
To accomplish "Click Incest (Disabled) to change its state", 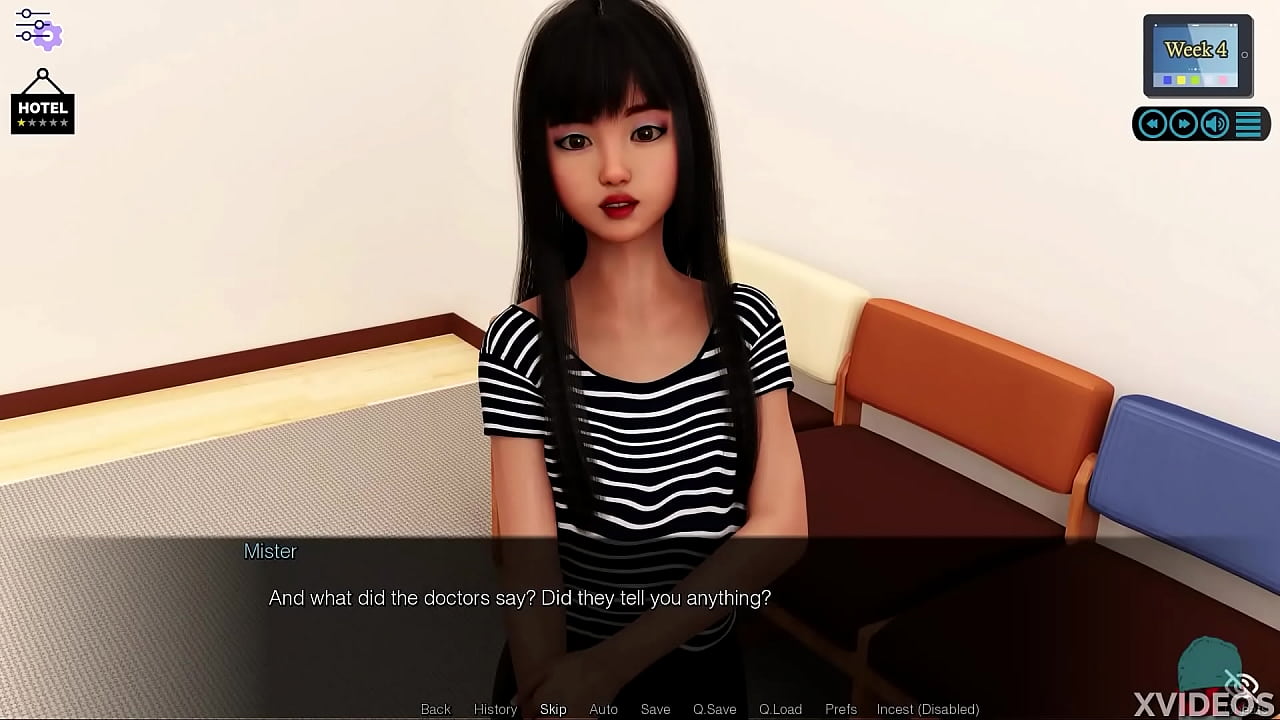I will point(927,709).
